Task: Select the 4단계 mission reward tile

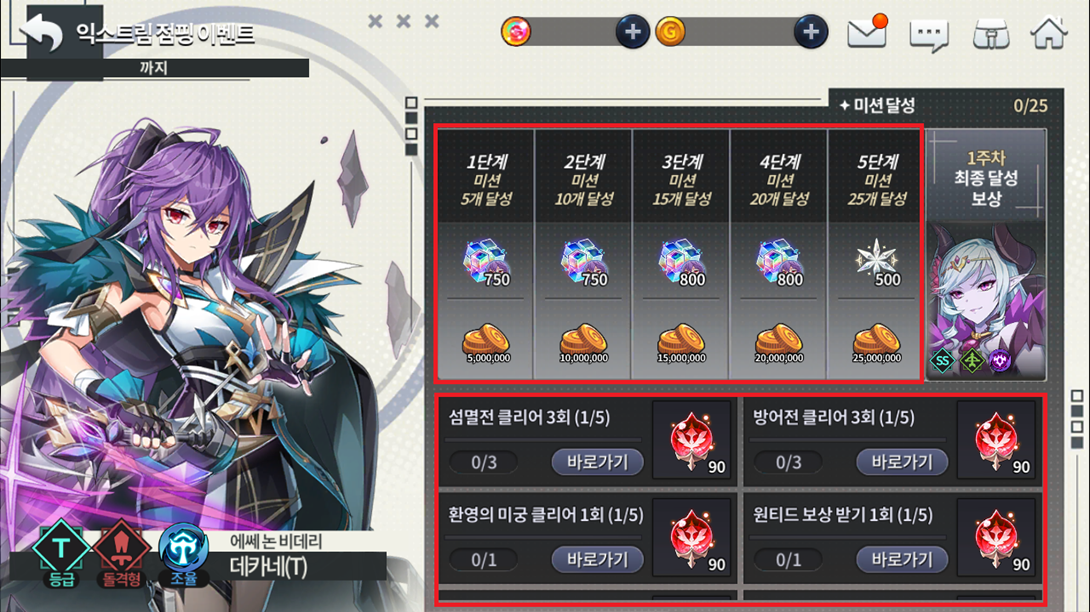Action: pyautogui.click(x=778, y=254)
